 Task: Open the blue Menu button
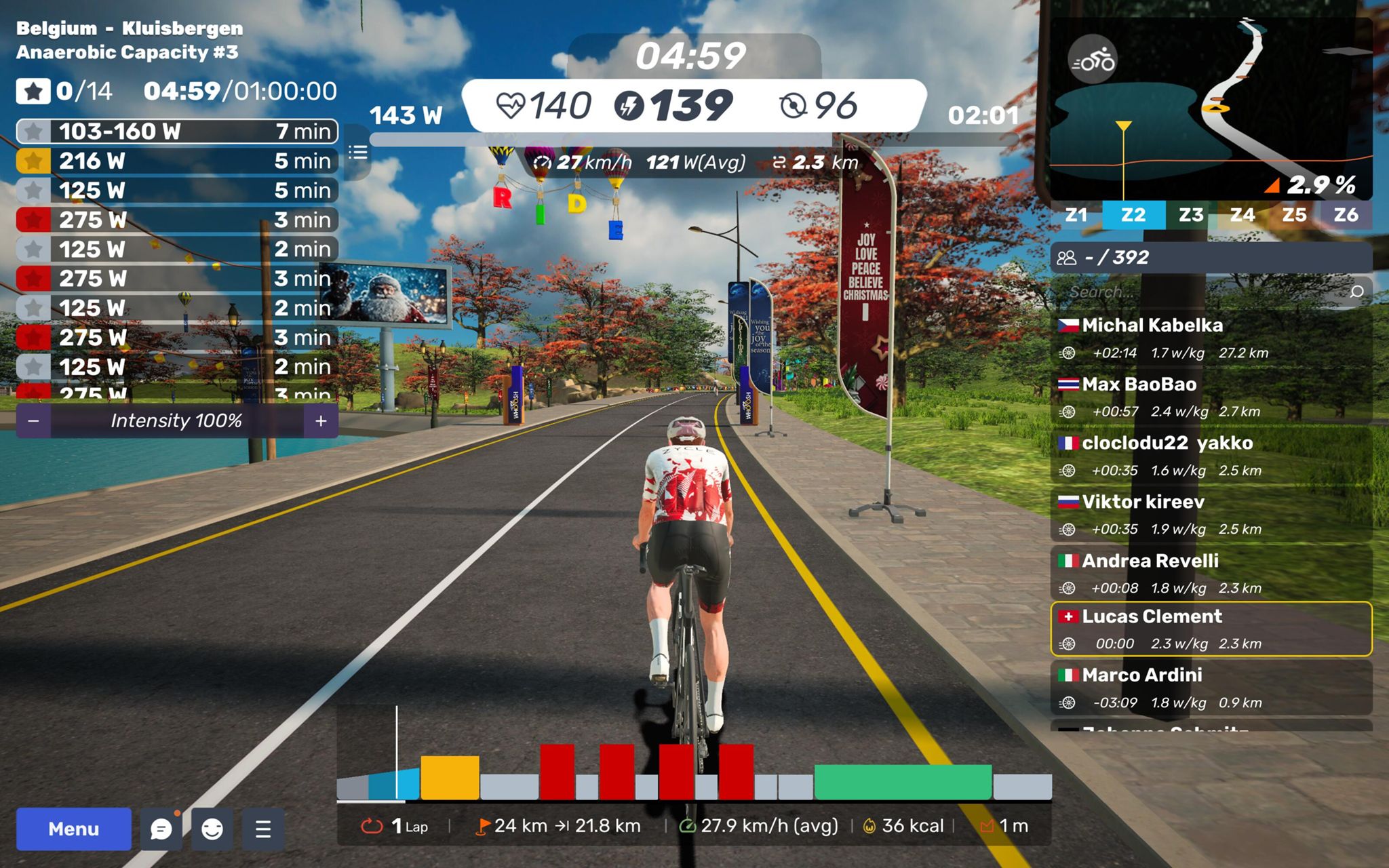73,829
